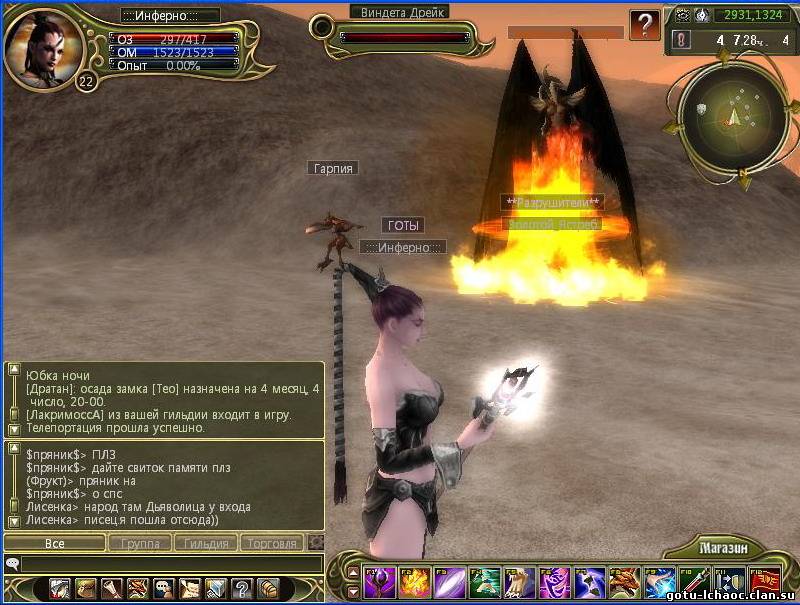Open the speech bubble messenger icon
This screenshot has height=605, width=800.
coord(163,588)
